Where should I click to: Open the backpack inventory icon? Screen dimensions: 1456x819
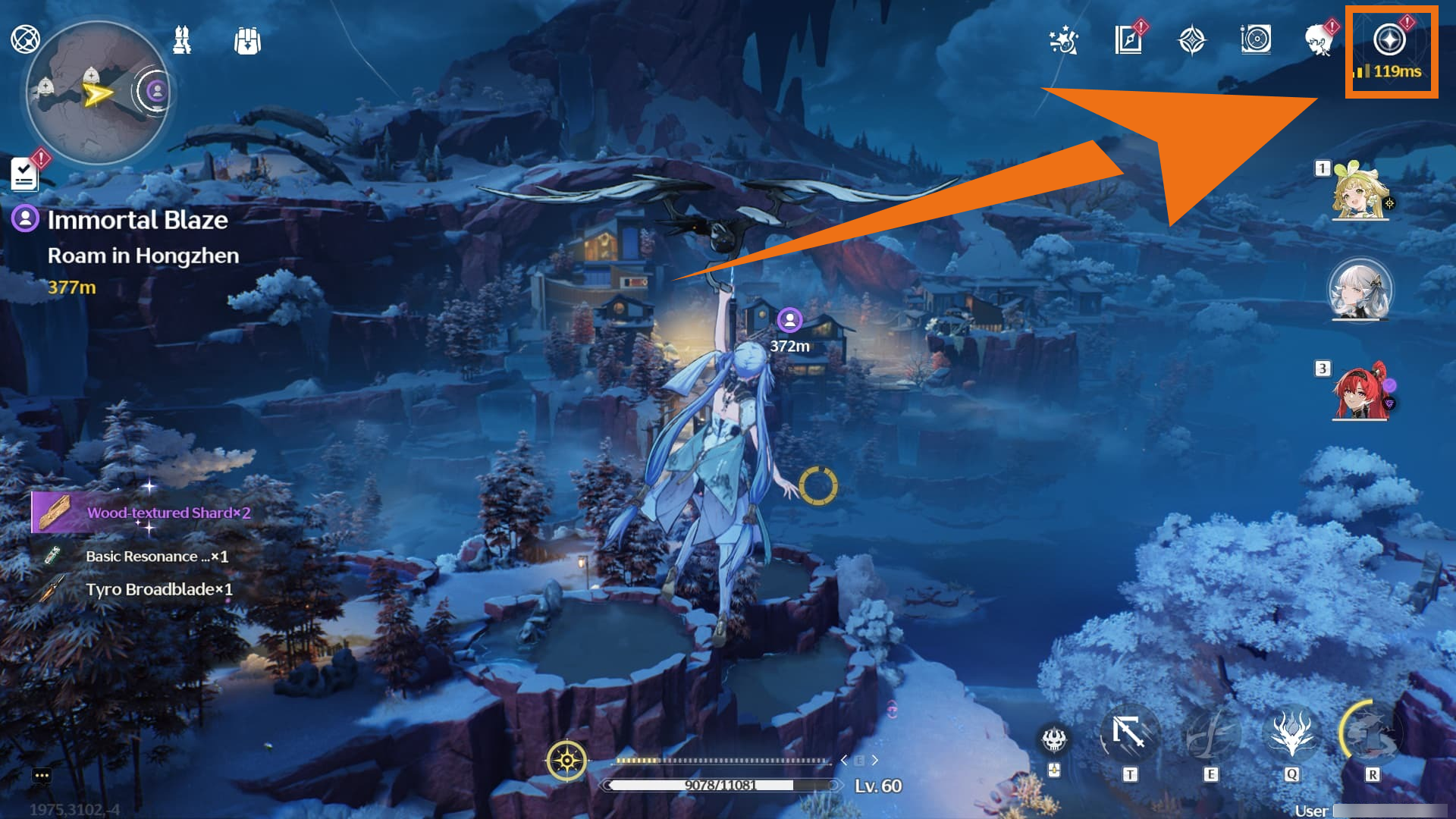tap(247, 41)
